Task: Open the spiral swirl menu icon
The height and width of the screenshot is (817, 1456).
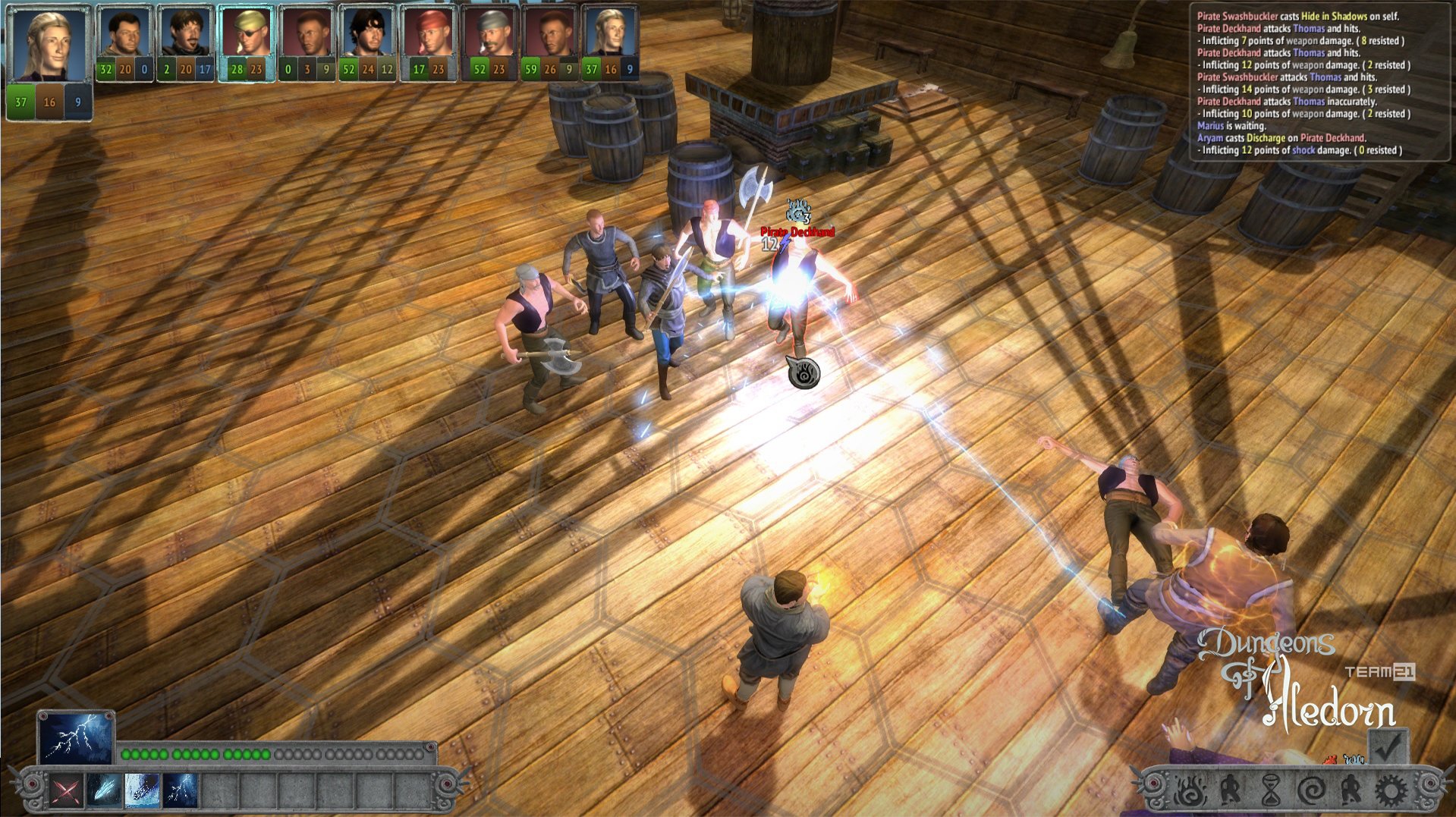Action: tap(1312, 790)
